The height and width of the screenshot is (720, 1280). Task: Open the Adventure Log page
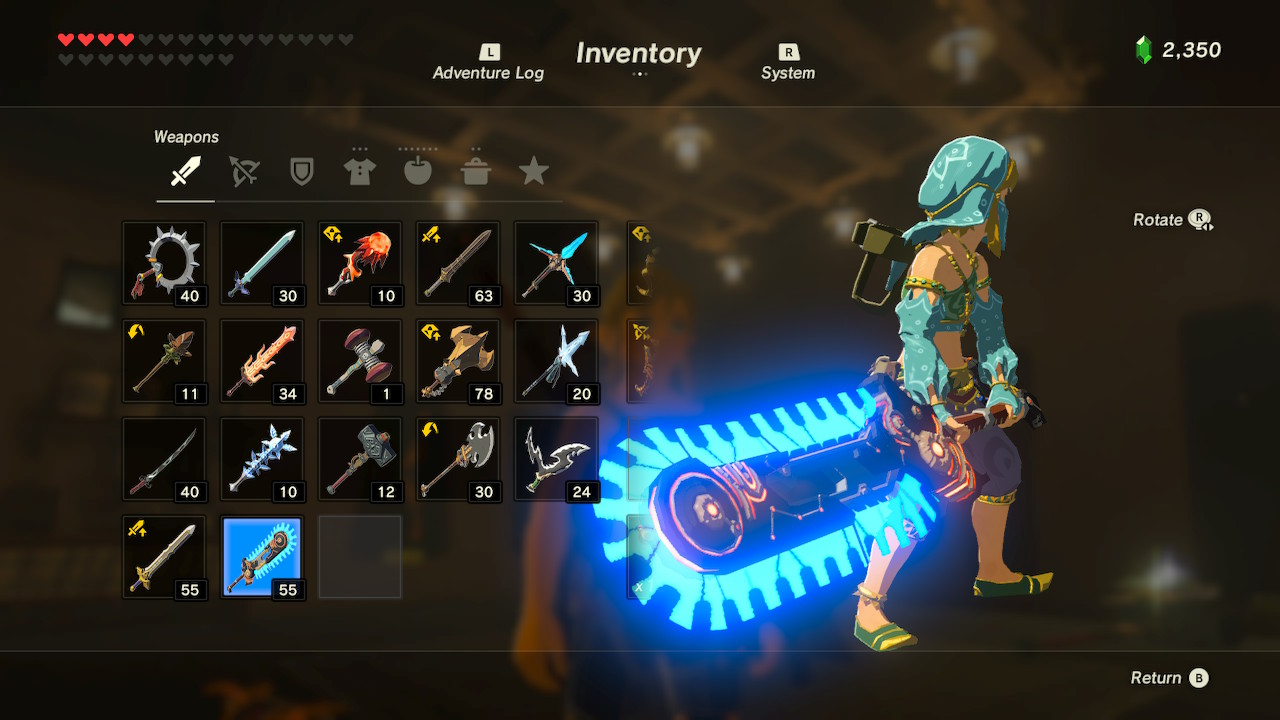click(488, 63)
